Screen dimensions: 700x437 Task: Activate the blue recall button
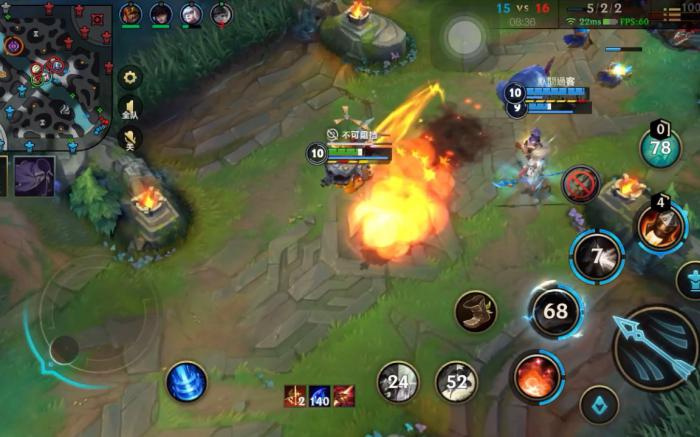(x=186, y=382)
